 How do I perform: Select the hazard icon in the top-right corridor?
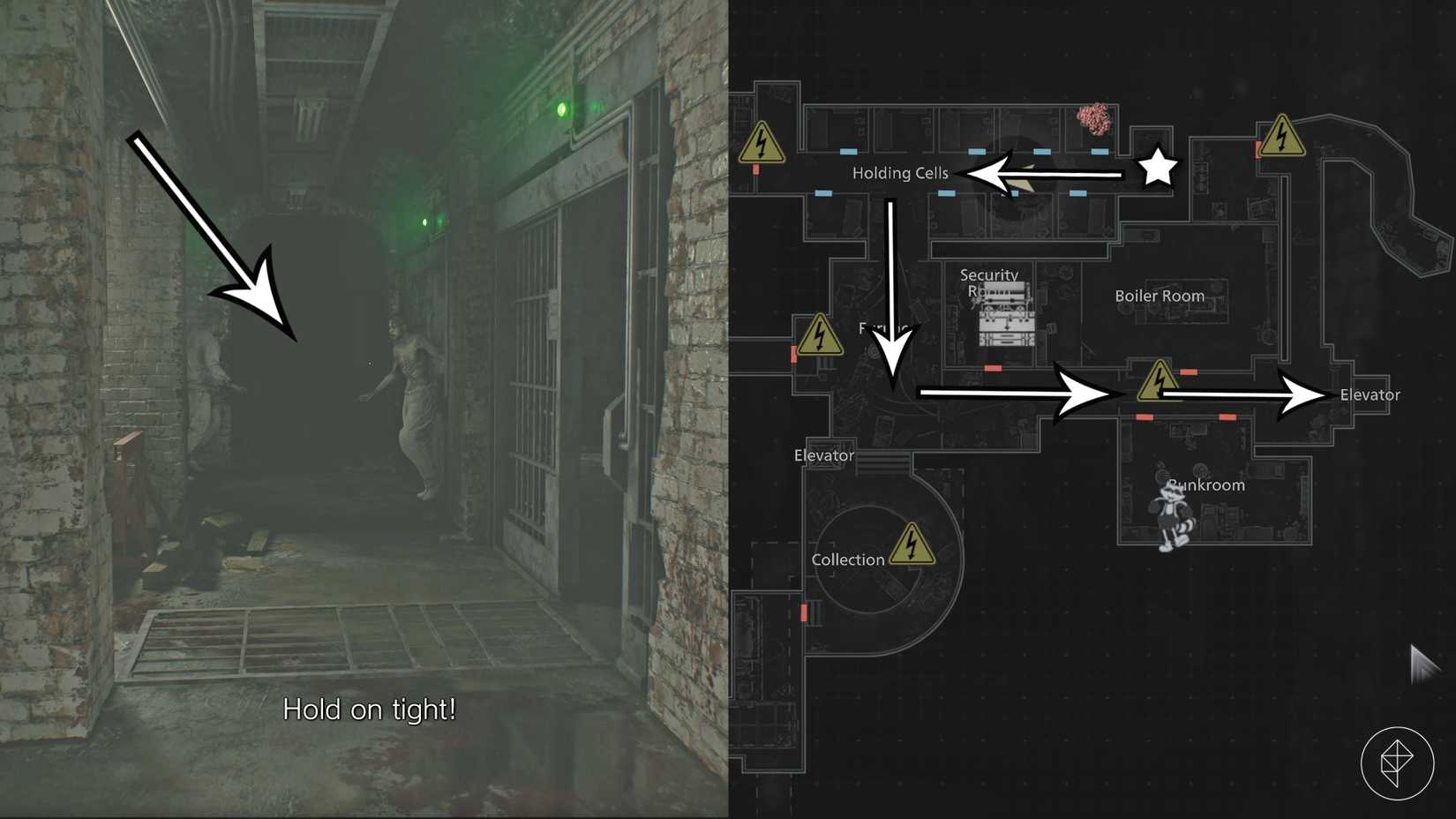1281,136
